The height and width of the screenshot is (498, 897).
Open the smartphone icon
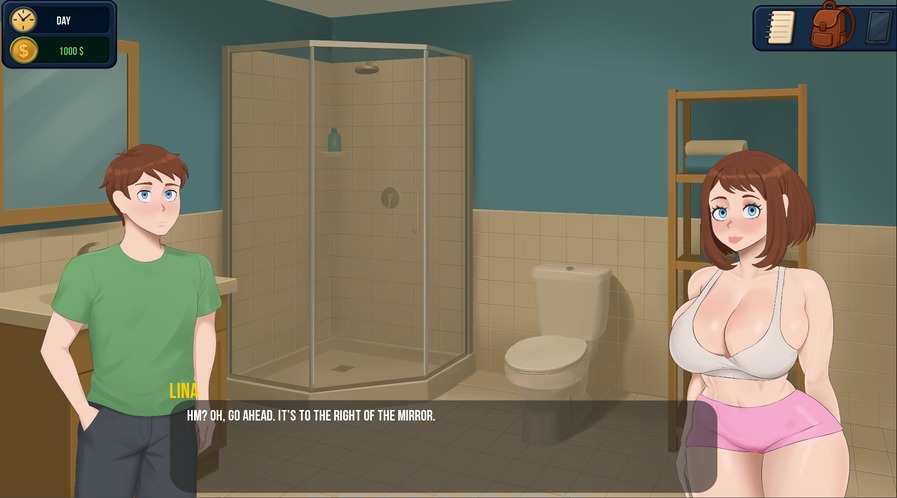click(877, 27)
